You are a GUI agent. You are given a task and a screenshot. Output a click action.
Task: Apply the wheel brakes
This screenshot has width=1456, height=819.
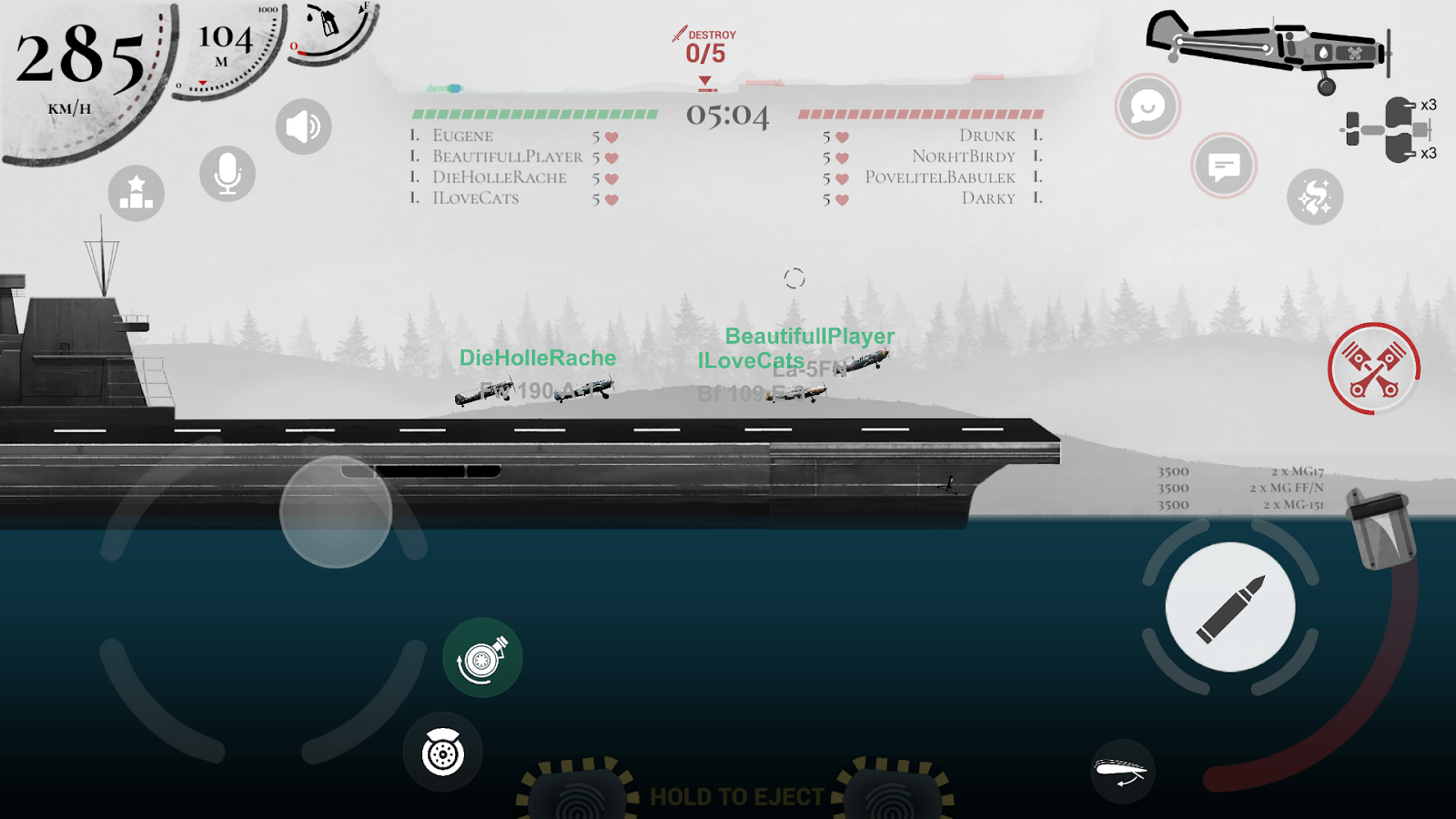click(442, 753)
